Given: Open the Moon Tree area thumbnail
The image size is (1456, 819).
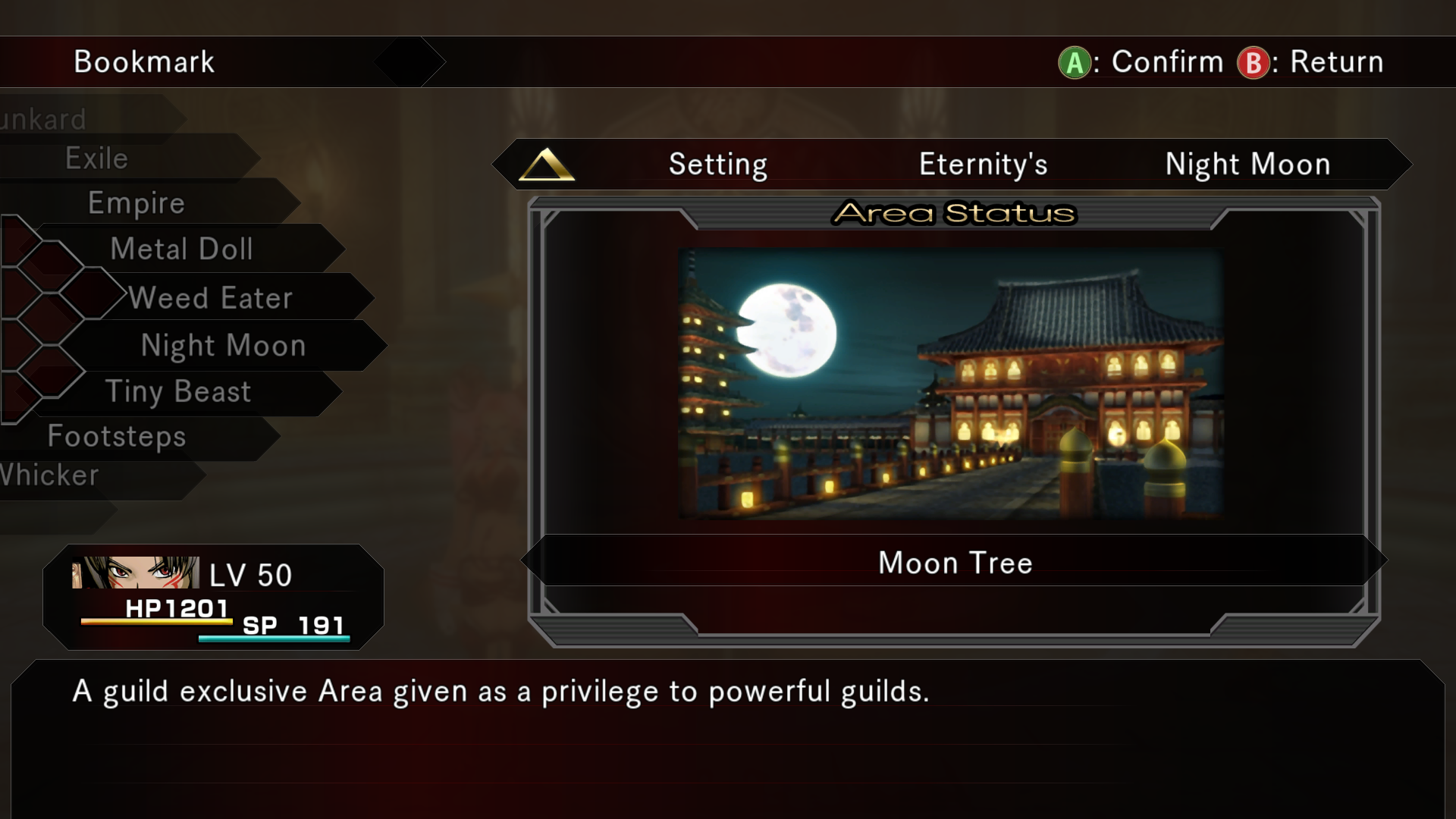Looking at the screenshot, I should point(951,383).
